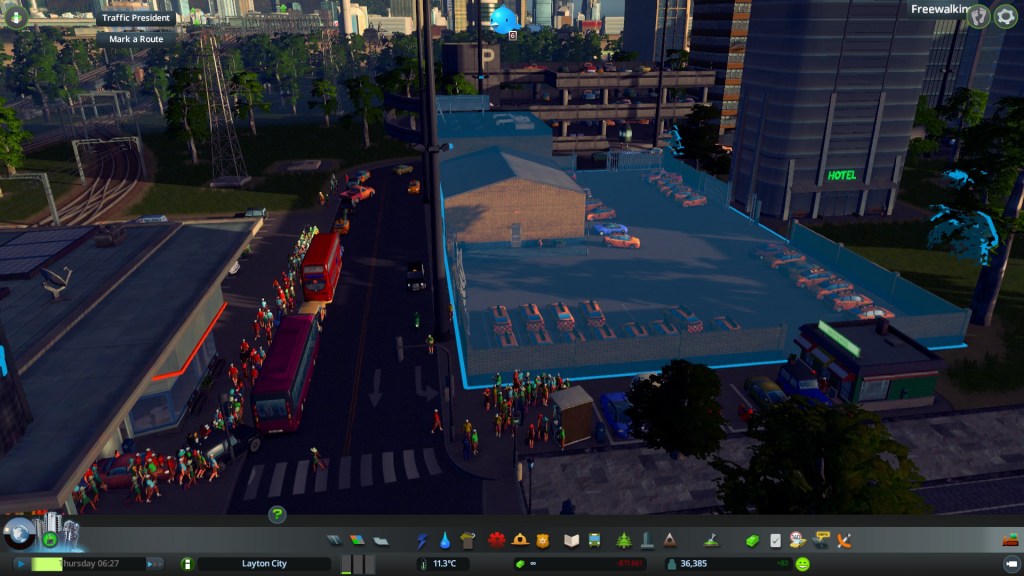Open the police badge menu
This screenshot has height=576, width=1024.
pos(543,541)
